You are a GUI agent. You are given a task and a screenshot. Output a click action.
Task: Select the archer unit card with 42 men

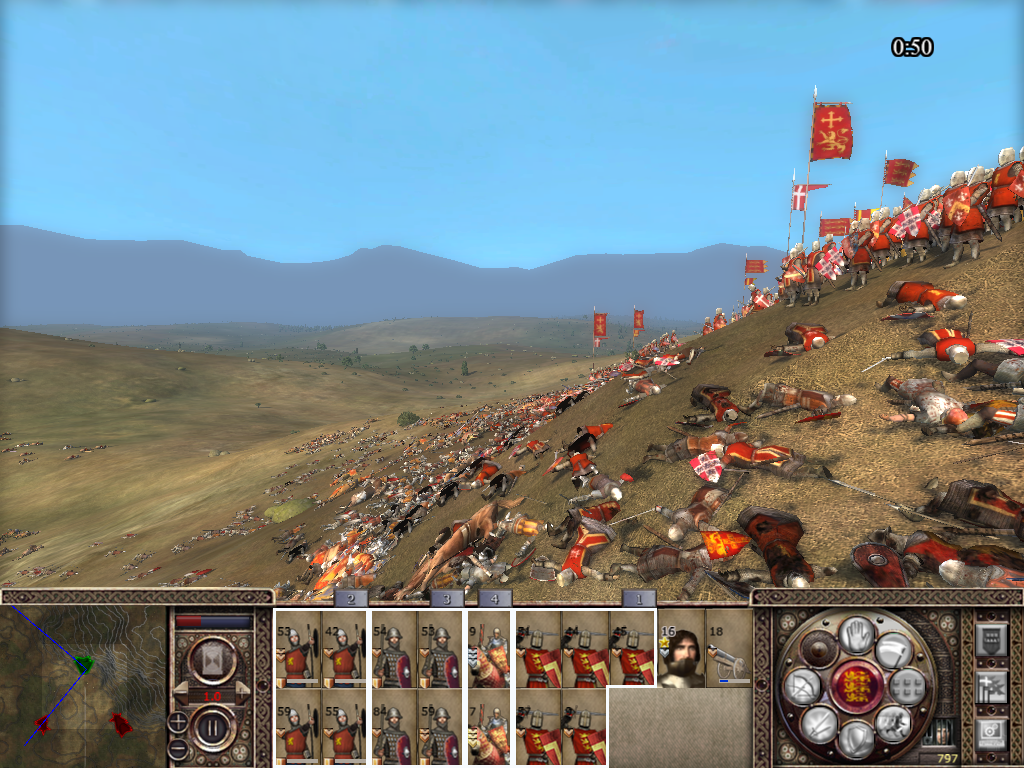pos(343,649)
